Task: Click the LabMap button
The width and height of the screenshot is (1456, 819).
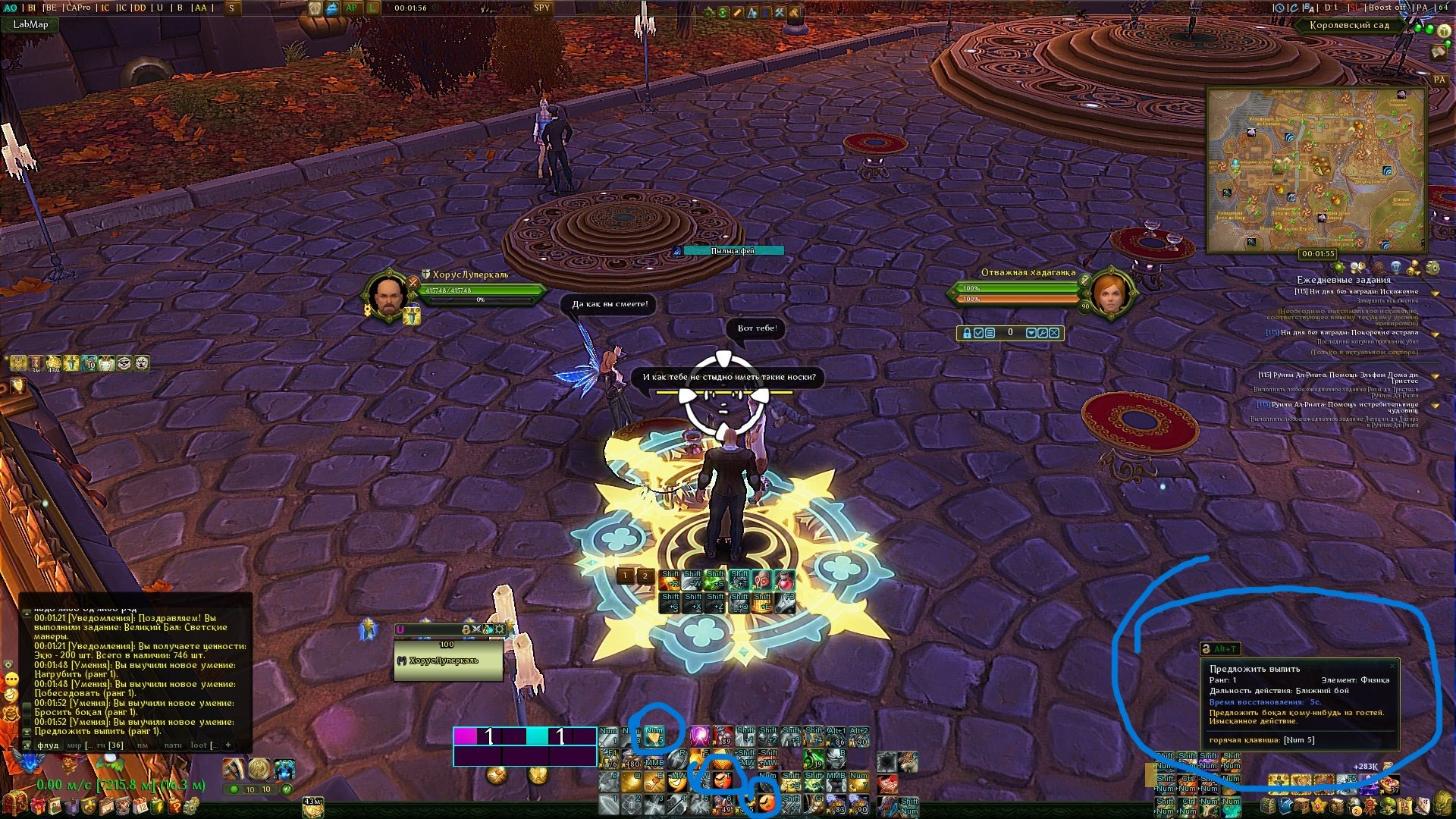Action: [30, 24]
